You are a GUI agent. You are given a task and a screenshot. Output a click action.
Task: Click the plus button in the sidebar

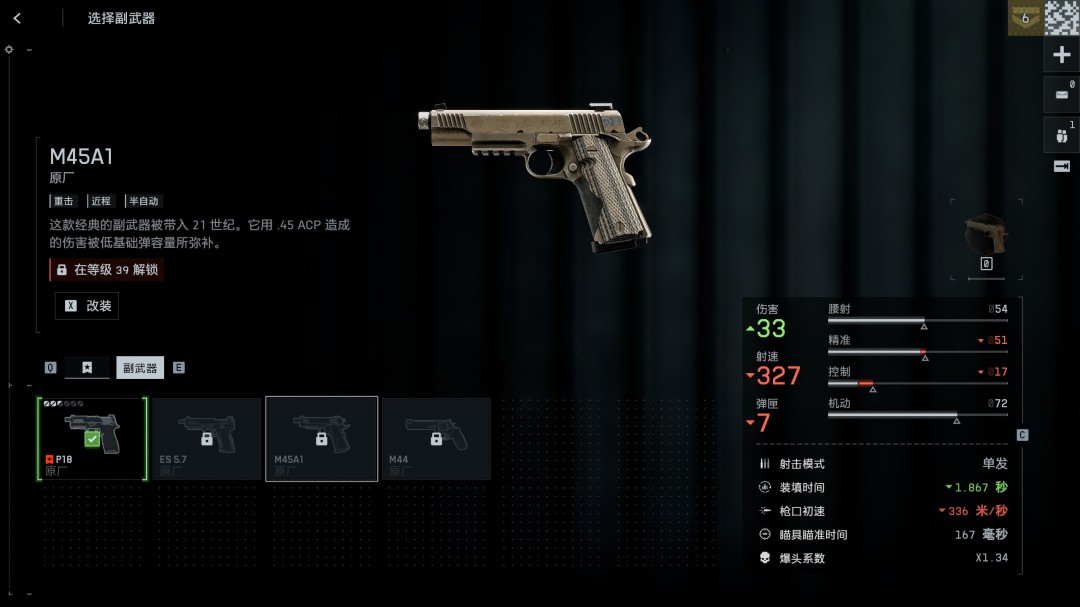pos(1062,55)
